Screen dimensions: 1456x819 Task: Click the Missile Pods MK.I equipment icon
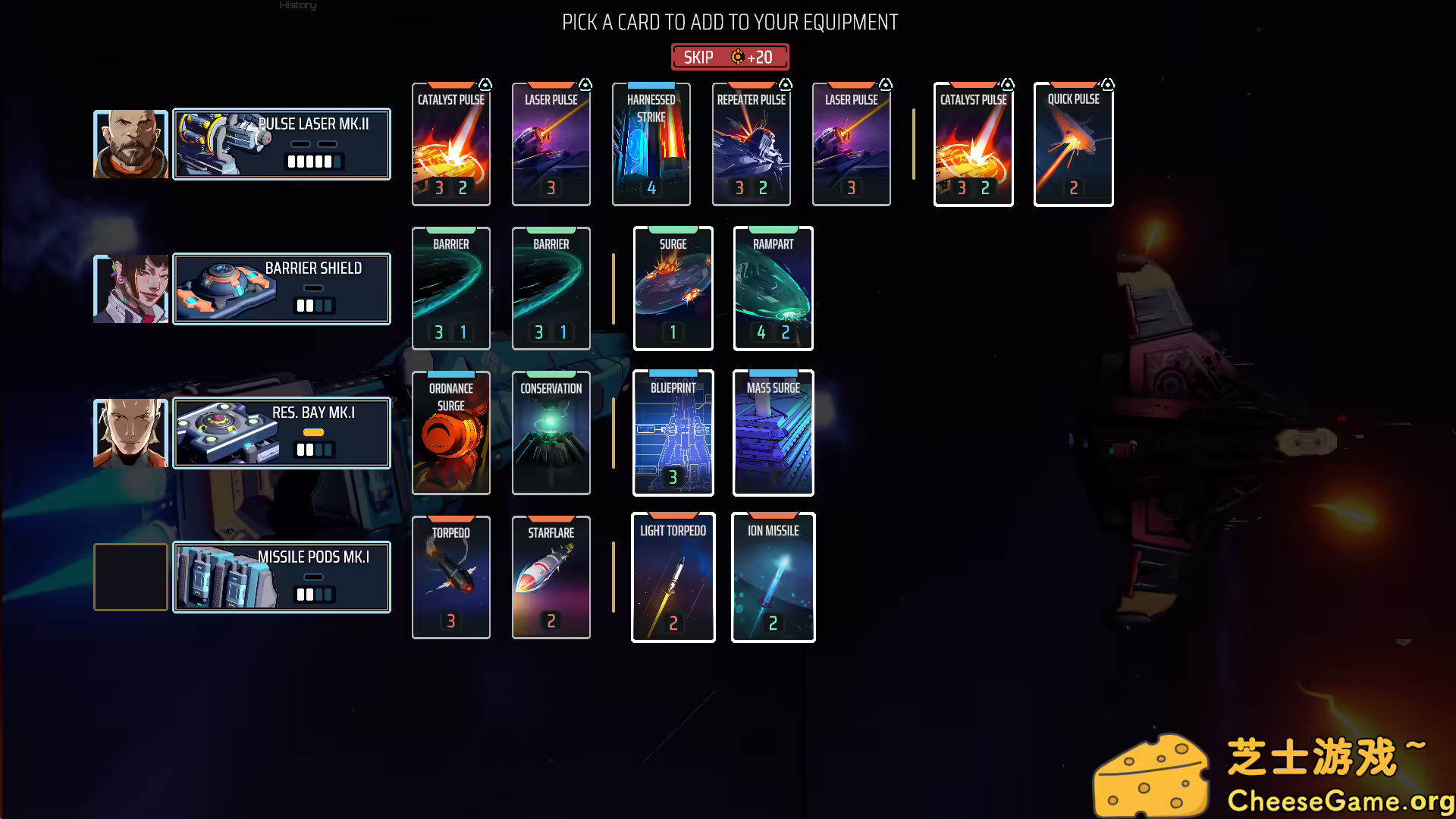coord(224,577)
